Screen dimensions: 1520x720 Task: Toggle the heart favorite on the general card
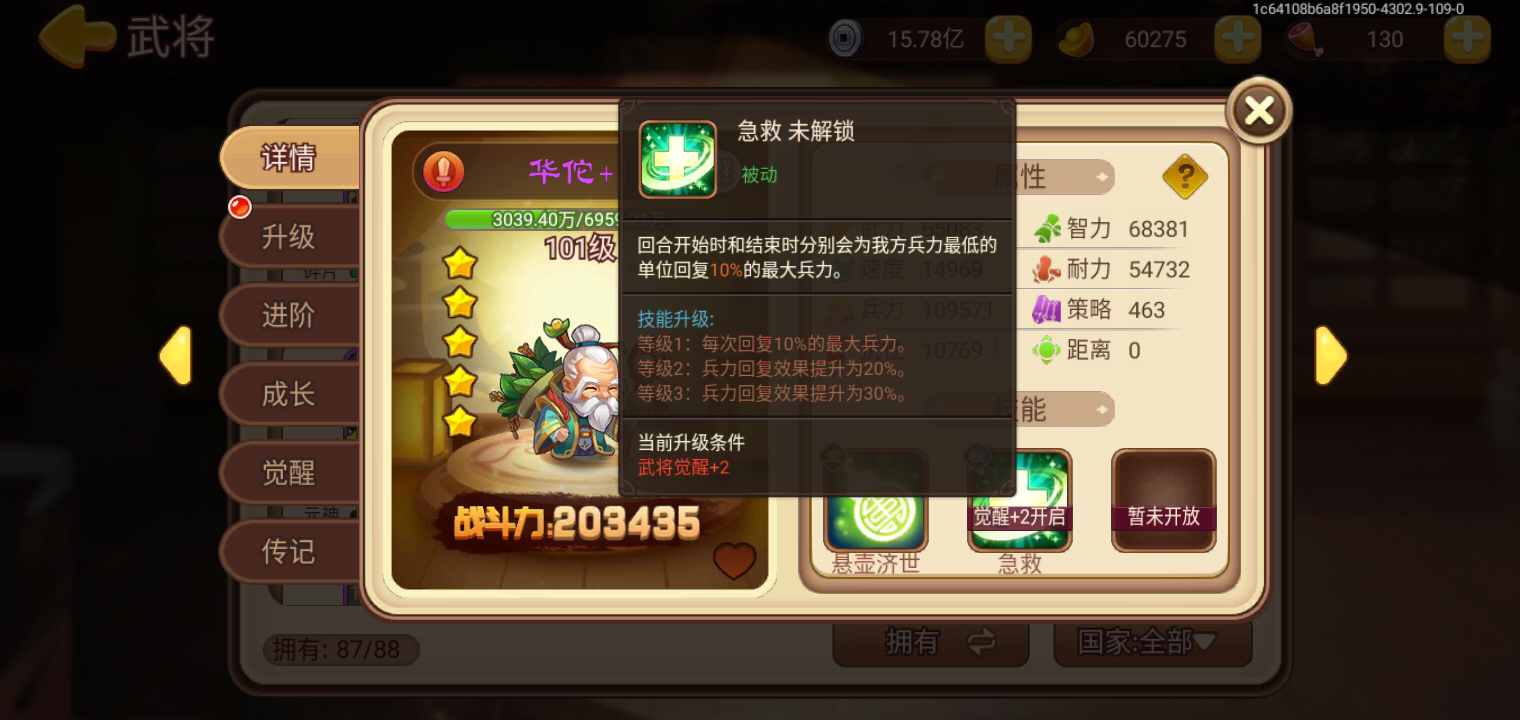click(x=735, y=563)
